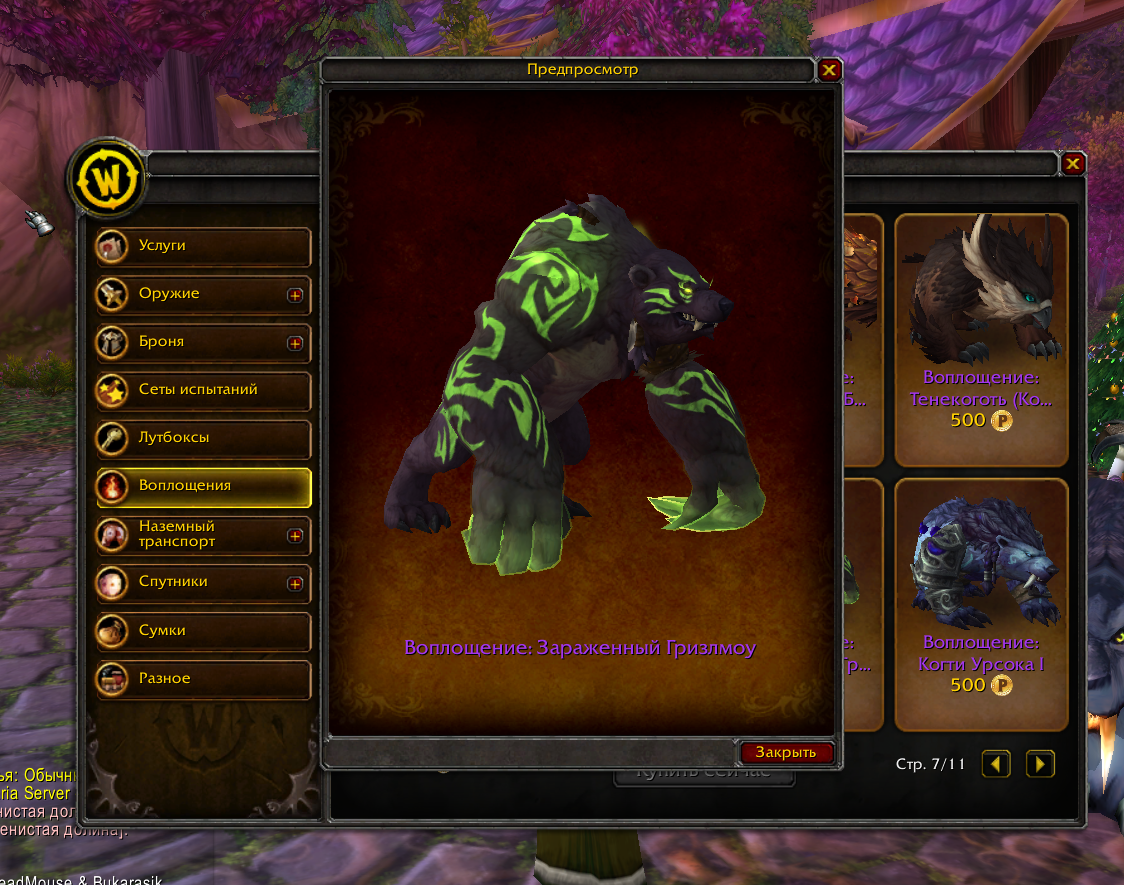
Task: Select the Тенекоготь incarnation card
Action: tap(981, 339)
